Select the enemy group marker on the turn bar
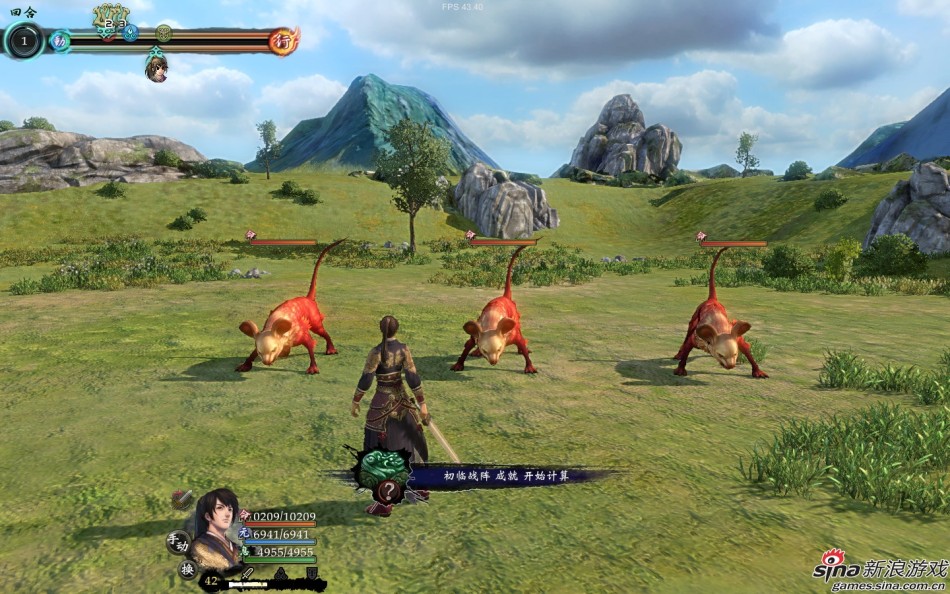This screenshot has width=950, height=594. (x=111, y=17)
